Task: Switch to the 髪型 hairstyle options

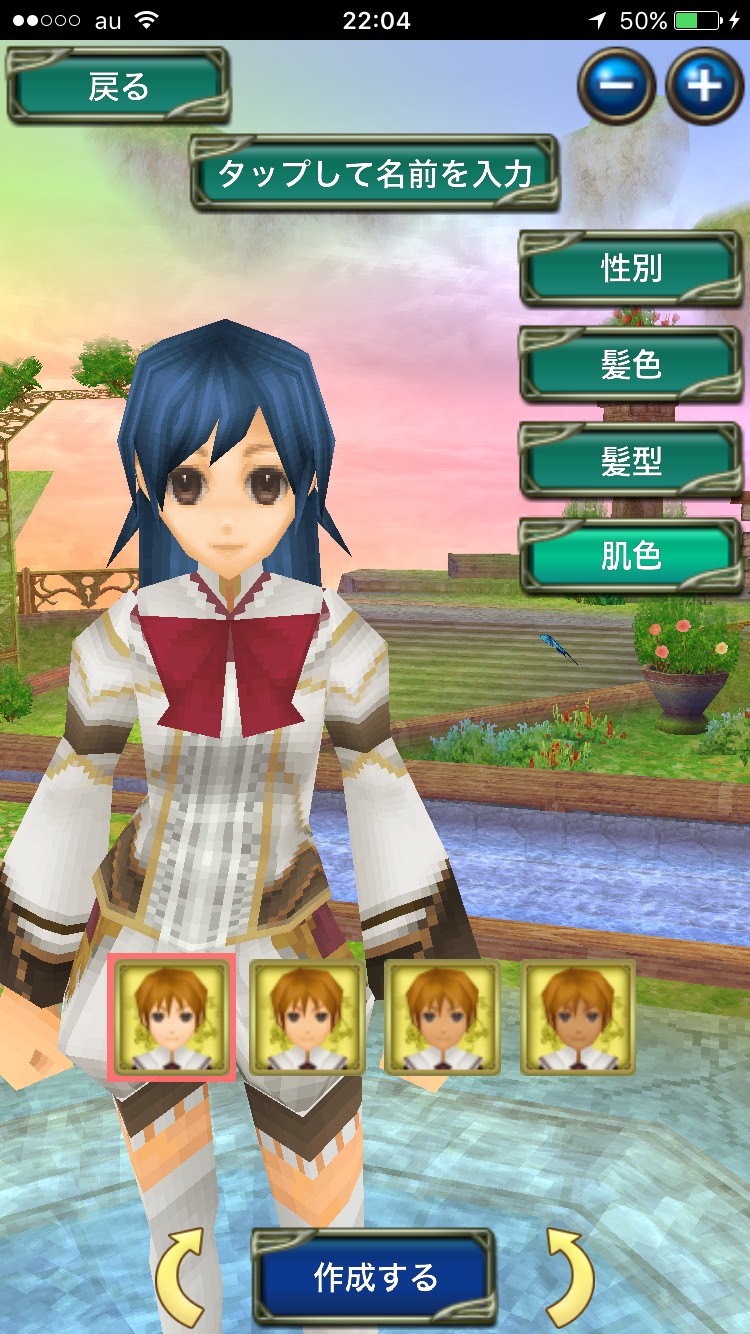Action: point(631,461)
